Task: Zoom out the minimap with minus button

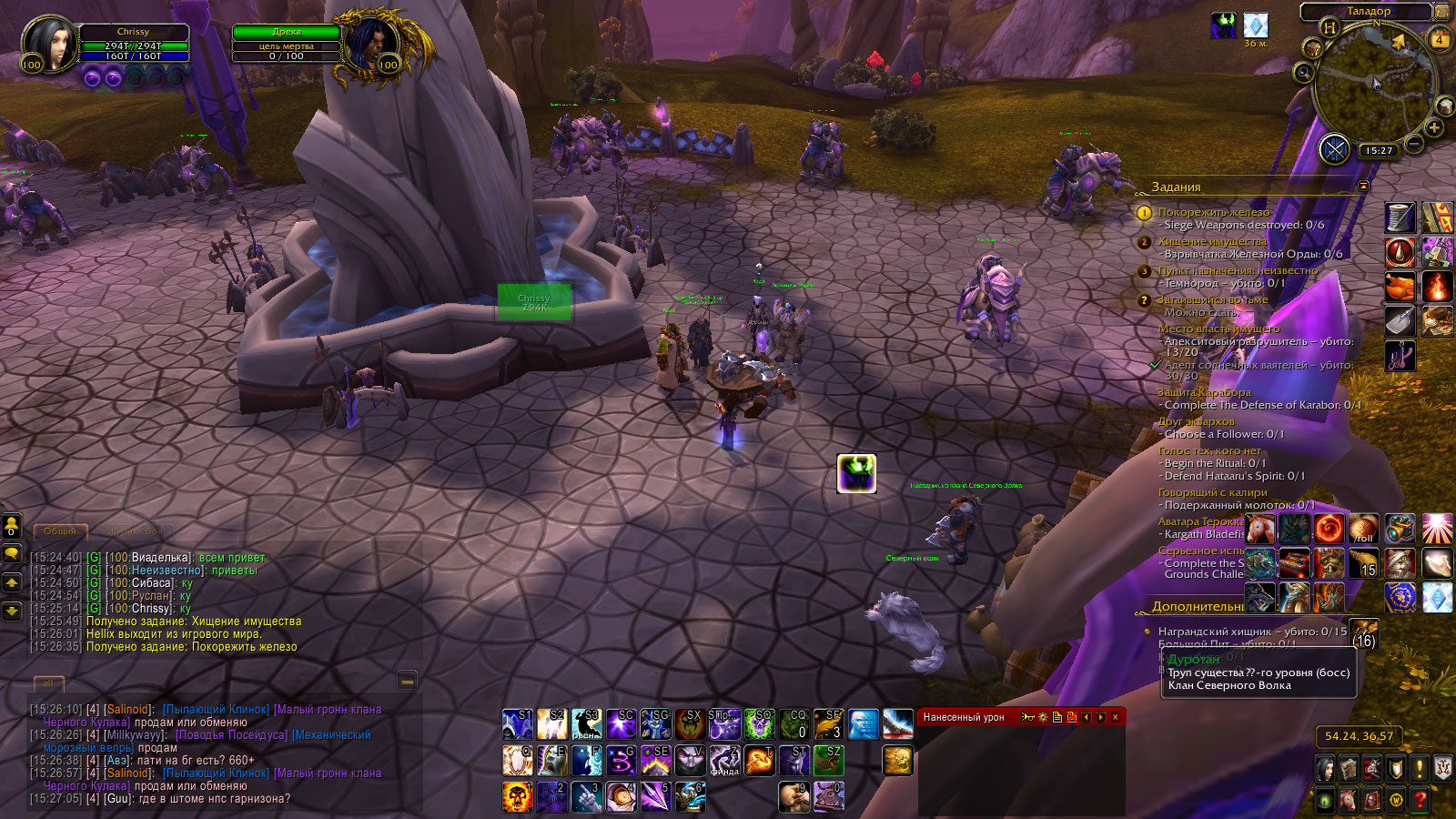Action: click(x=1414, y=144)
